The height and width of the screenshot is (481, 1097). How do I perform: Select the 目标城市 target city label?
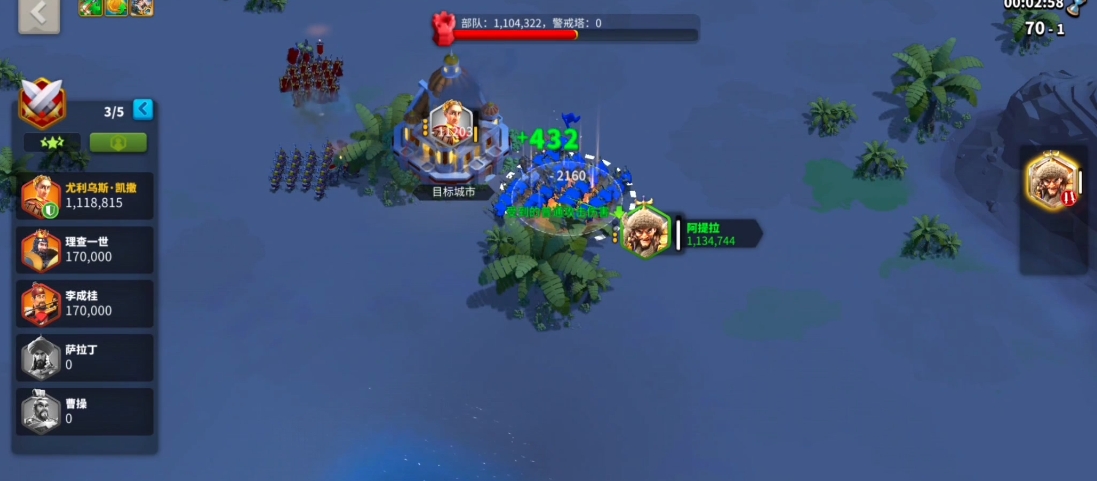click(x=453, y=191)
